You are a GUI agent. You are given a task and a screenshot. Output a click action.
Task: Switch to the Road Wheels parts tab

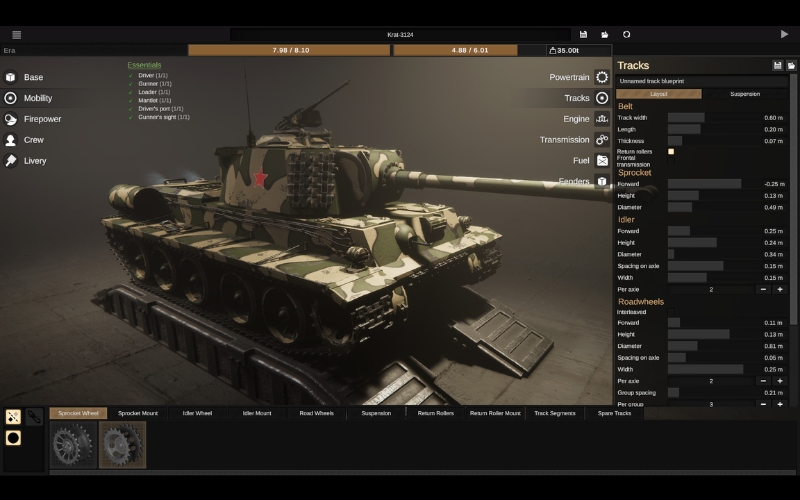tap(317, 413)
